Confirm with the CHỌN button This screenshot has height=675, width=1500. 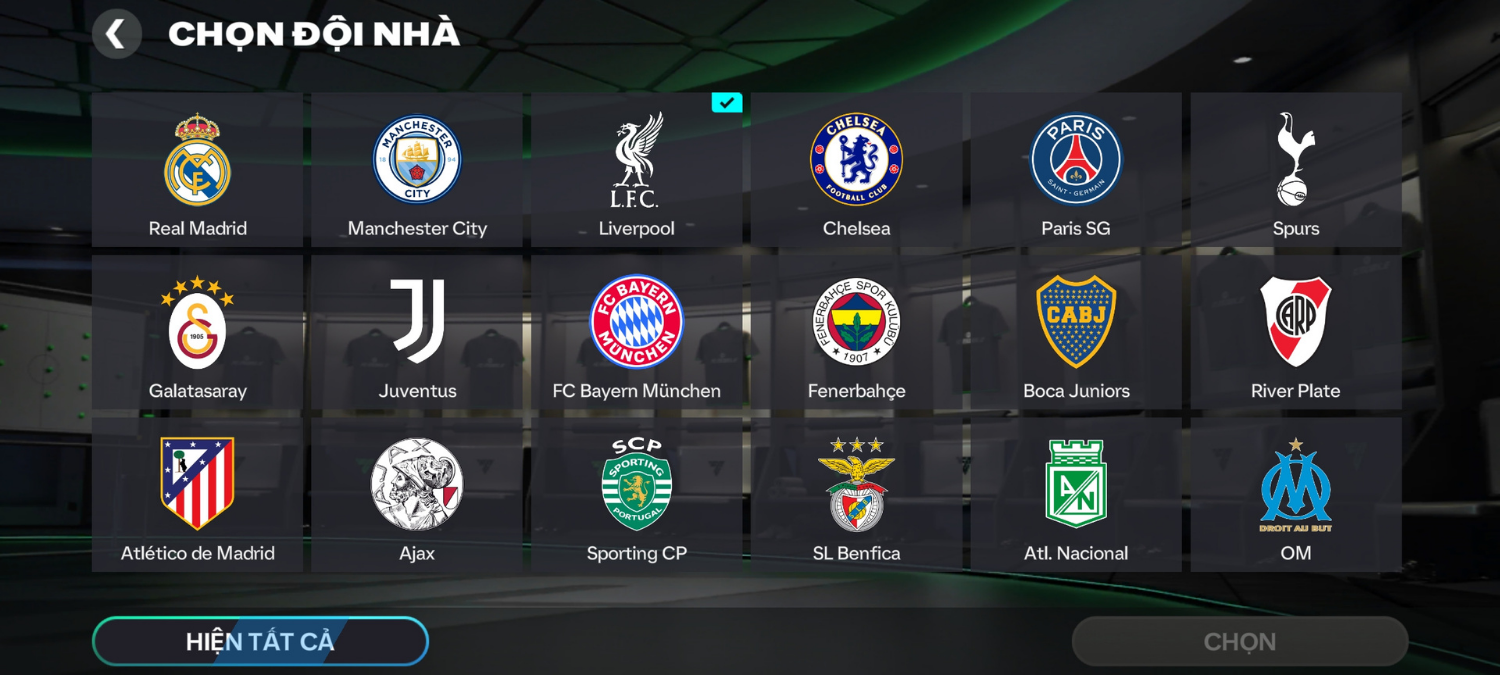point(1240,641)
